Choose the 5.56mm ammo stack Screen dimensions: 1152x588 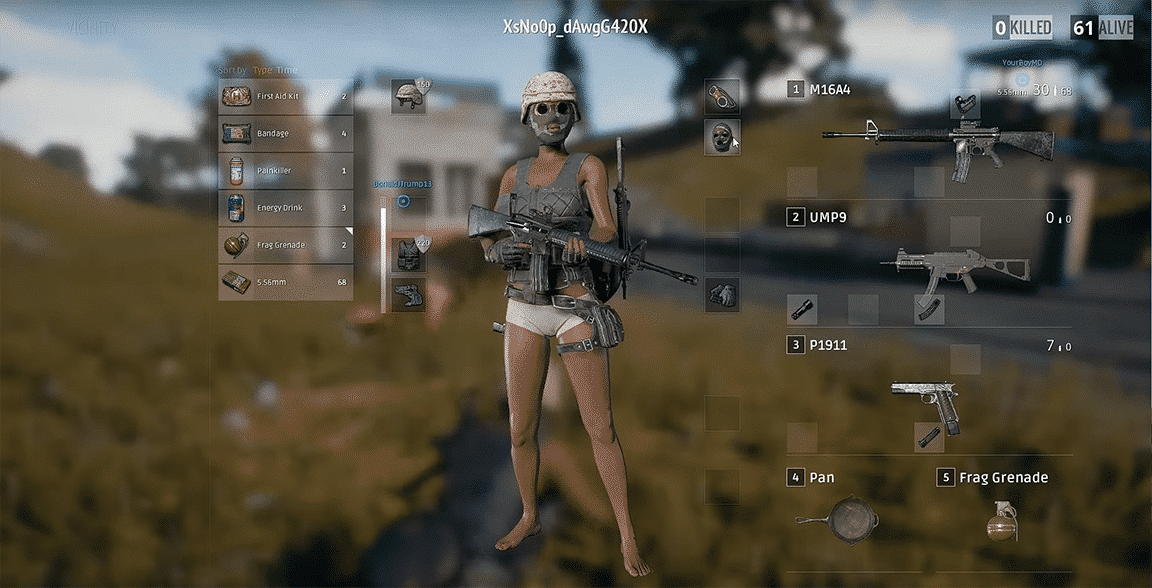pyautogui.click(x=285, y=283)
